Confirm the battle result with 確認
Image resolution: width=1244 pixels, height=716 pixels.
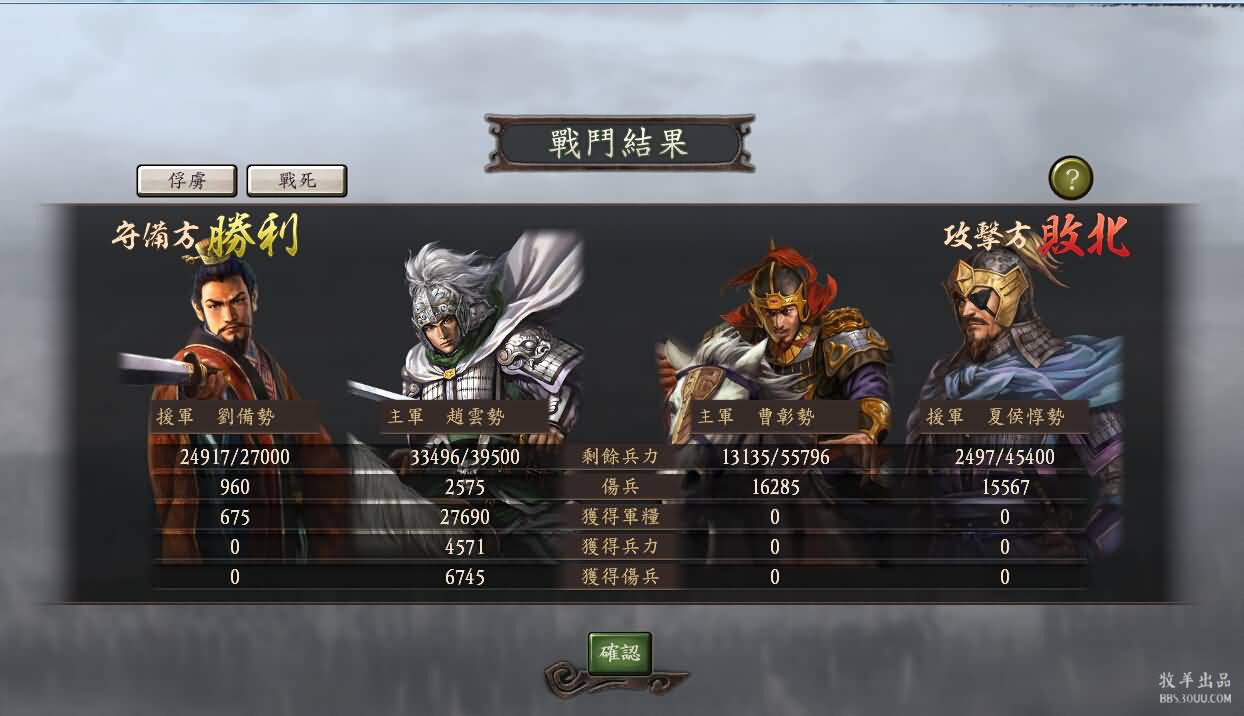(x=620, y=653)
